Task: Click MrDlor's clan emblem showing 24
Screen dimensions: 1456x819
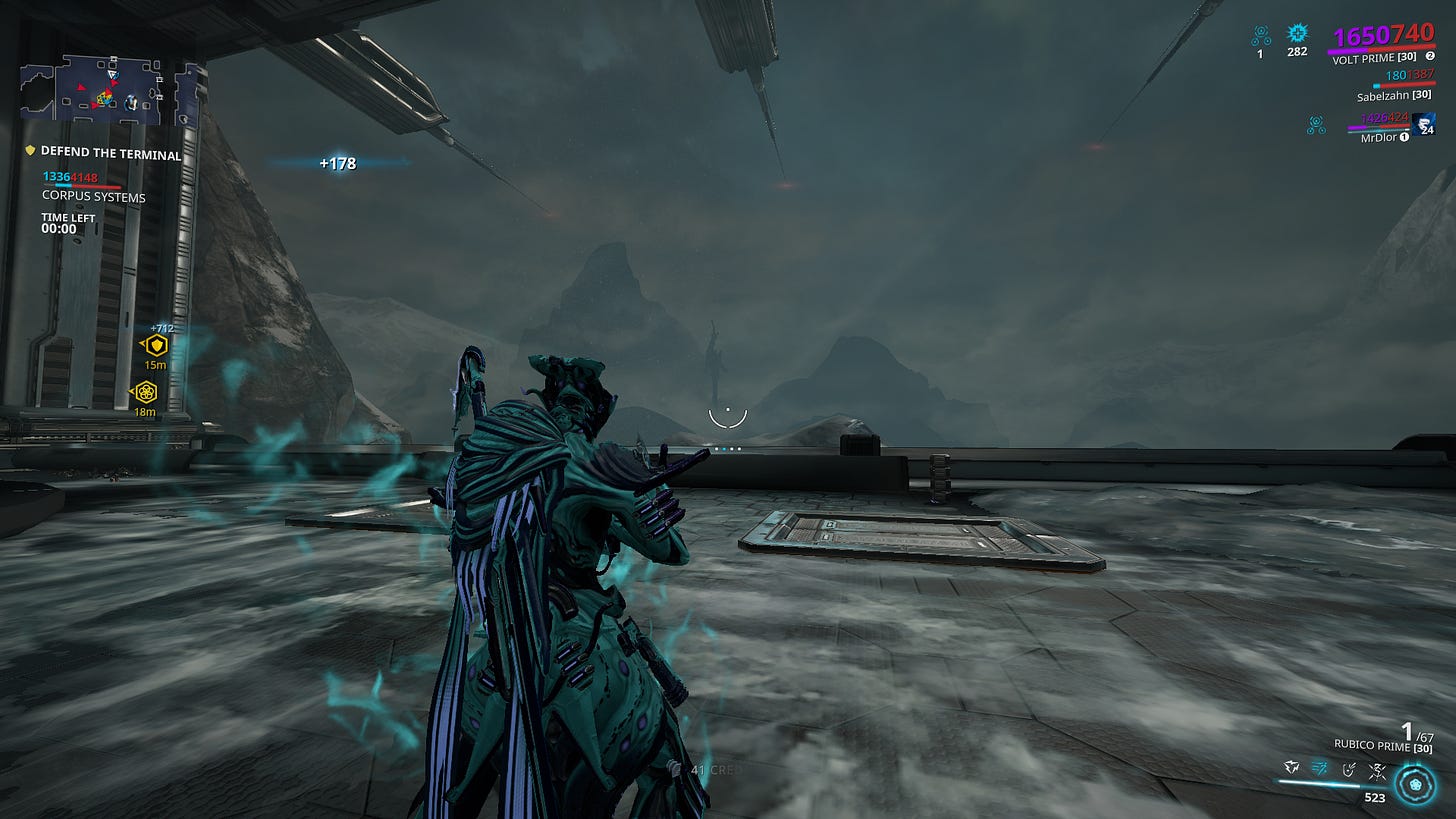Action: [x=1423, y=125]
